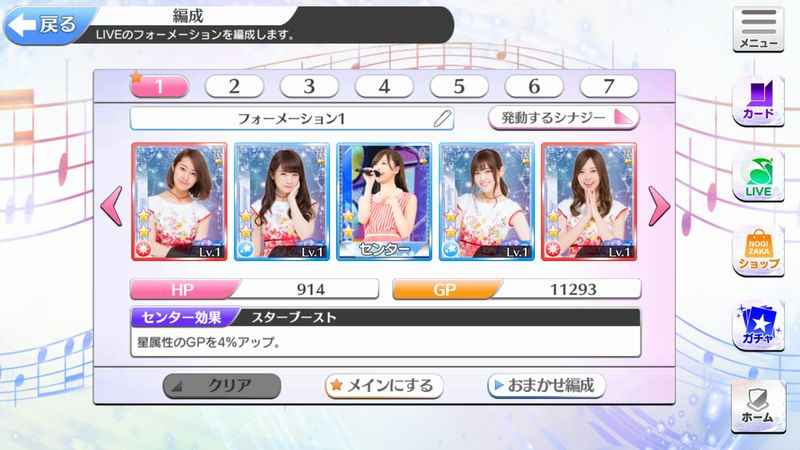
Task: Click the right pink arrow
Action: point(659,205)
